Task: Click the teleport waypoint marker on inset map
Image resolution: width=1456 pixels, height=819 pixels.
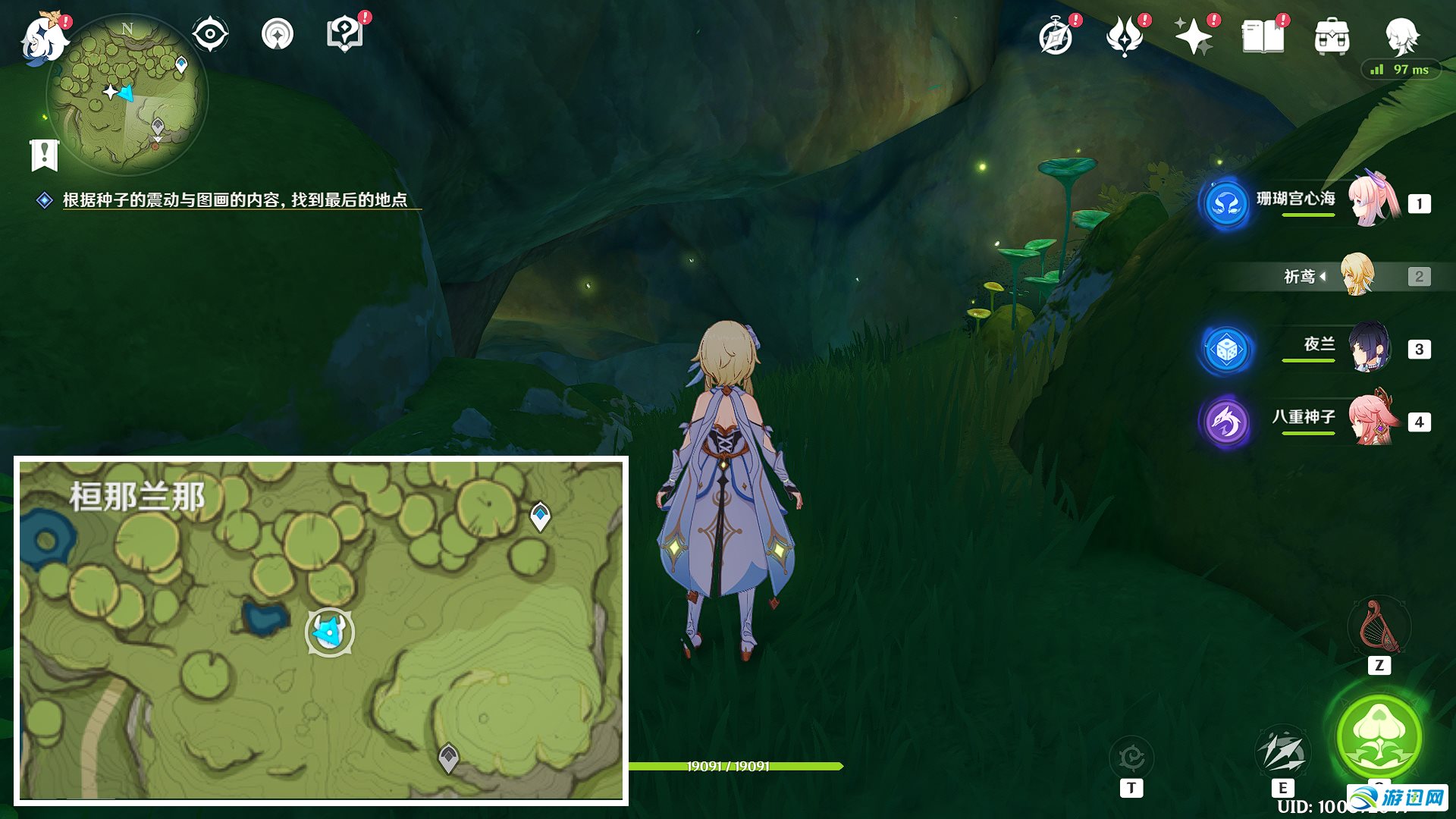Action: pos(540,516)
